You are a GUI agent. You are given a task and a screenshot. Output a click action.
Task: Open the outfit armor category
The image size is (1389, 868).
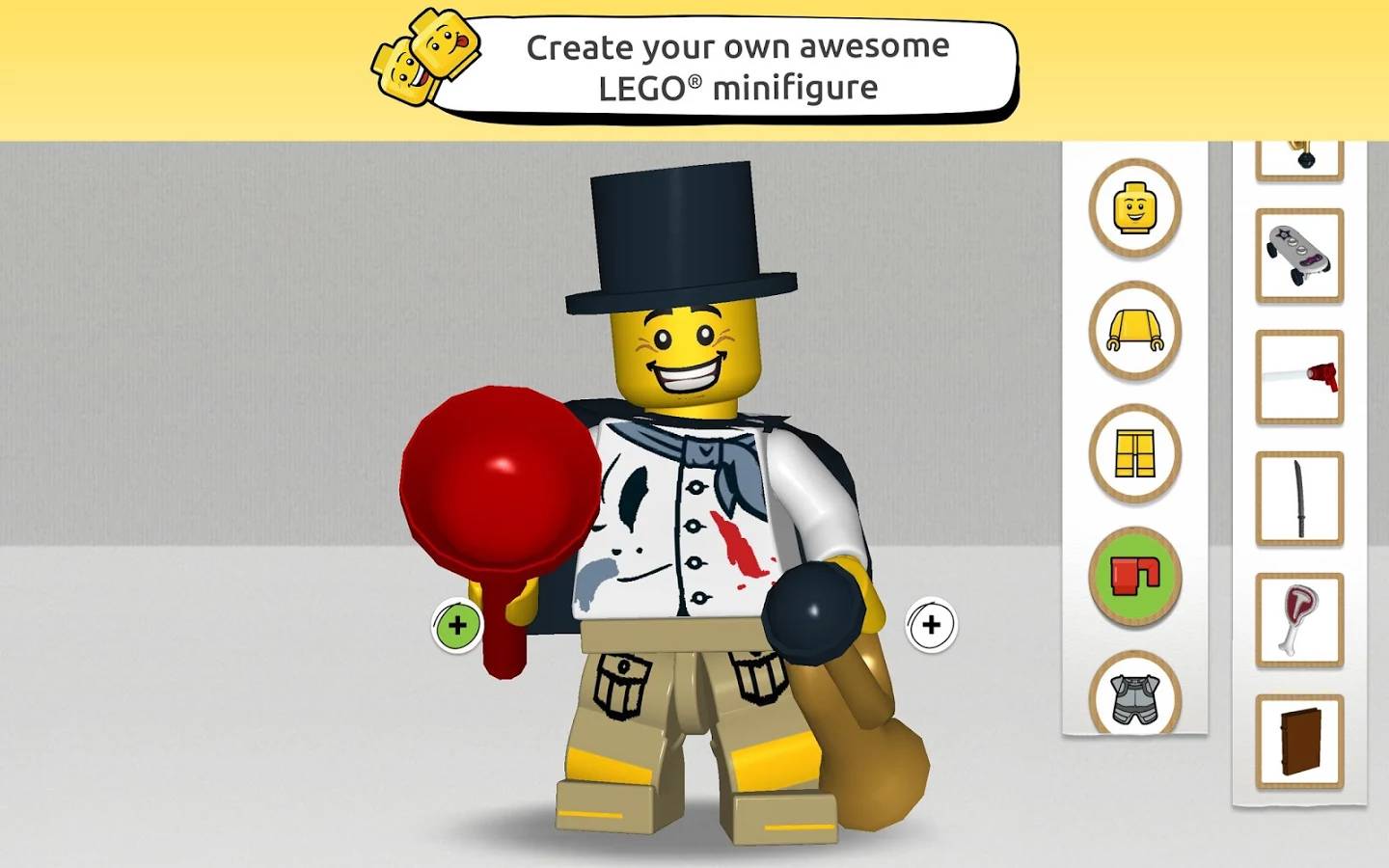[x=1134, y=696]
